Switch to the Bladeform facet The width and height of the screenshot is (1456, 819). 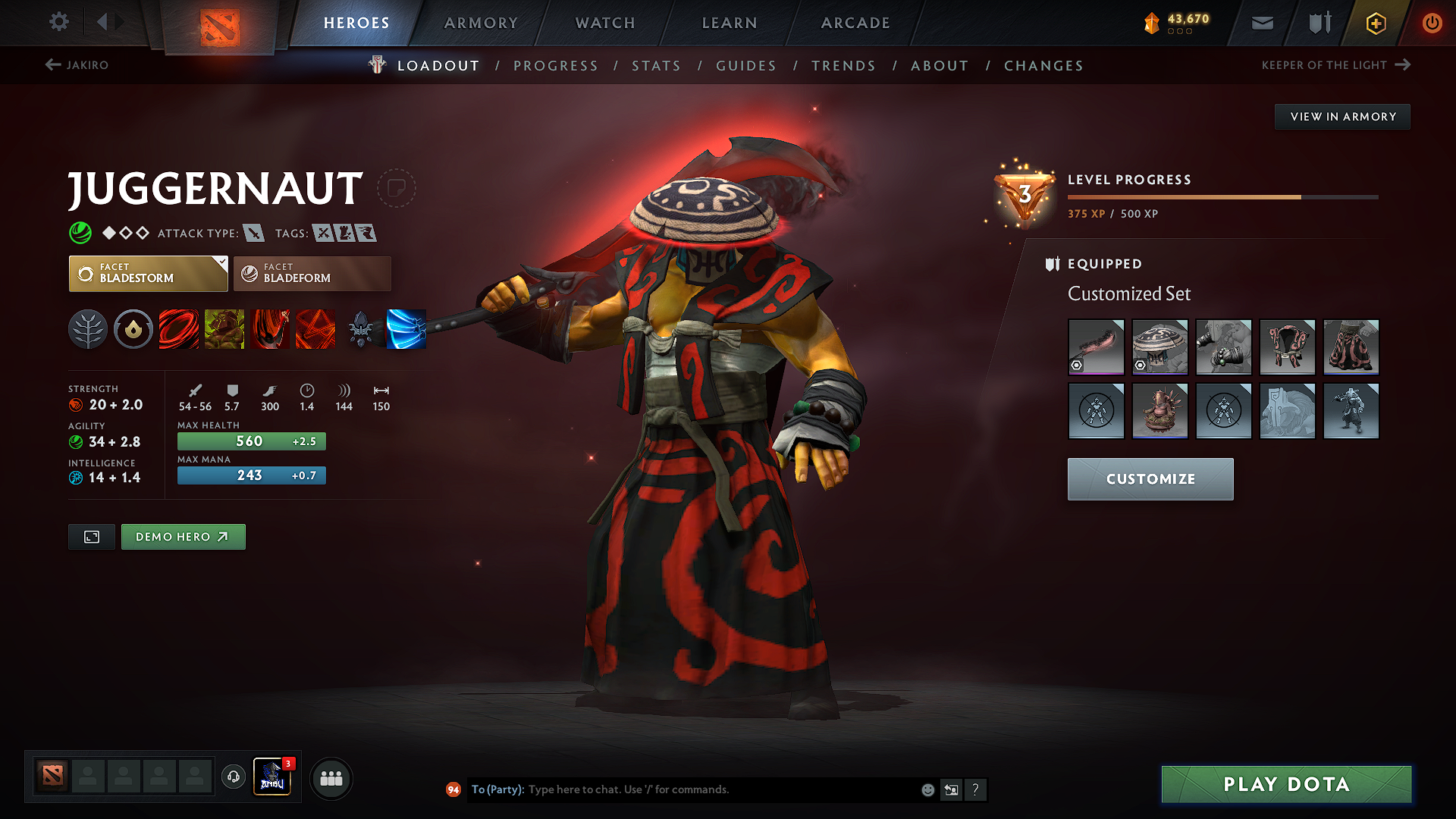312,273
